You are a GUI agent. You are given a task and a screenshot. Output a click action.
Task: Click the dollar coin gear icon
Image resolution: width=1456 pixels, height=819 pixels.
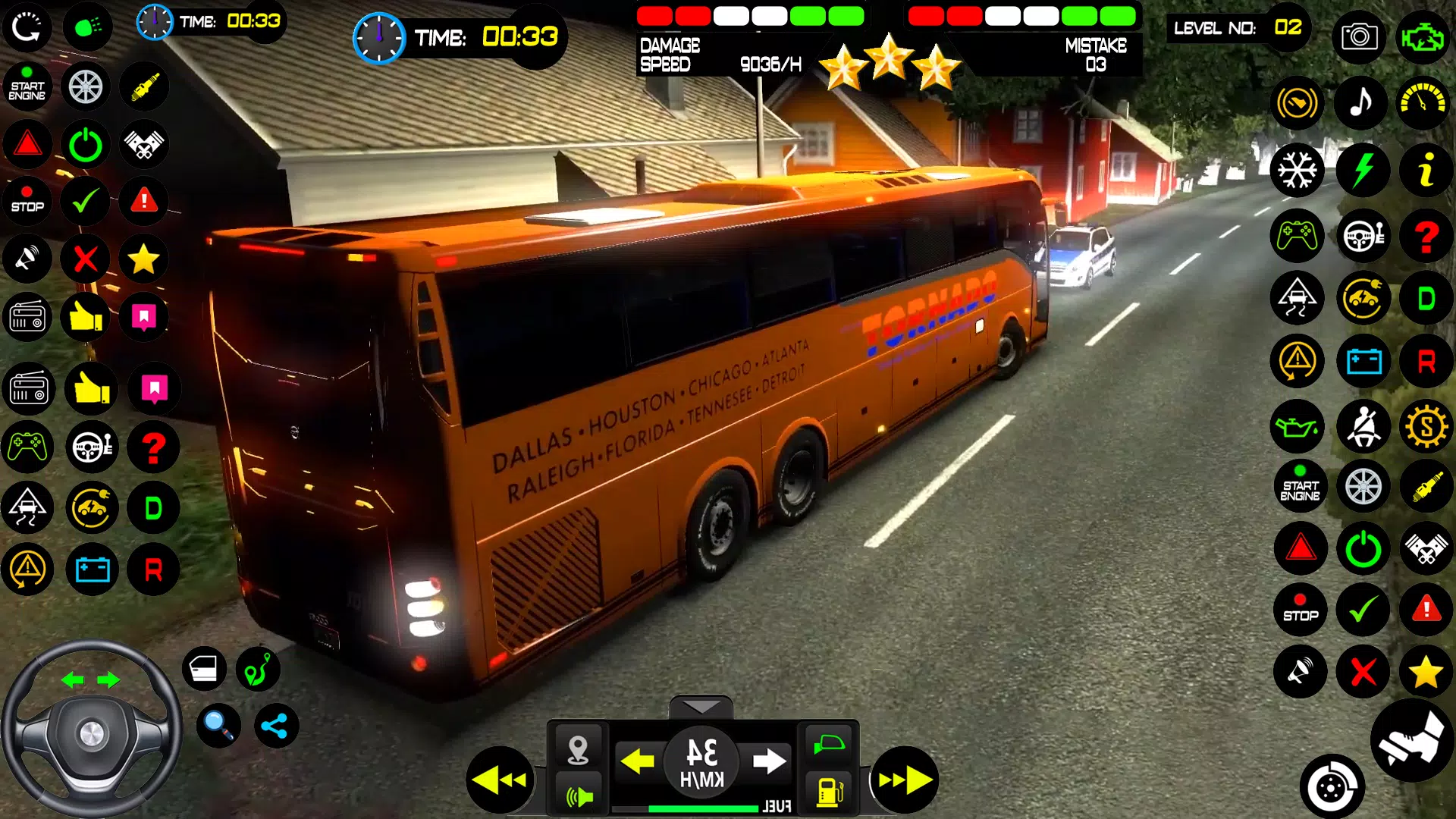point(1426,427)
